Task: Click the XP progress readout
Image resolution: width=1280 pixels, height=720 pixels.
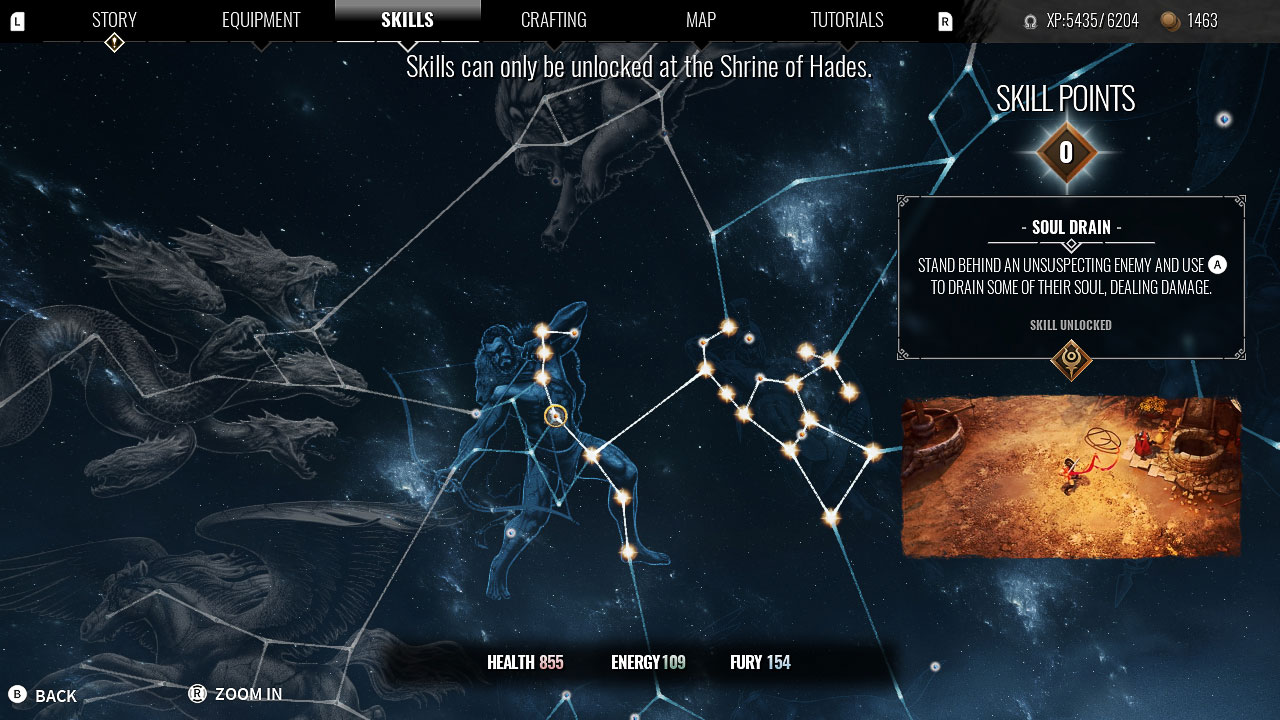Action: coord(1091,20)
